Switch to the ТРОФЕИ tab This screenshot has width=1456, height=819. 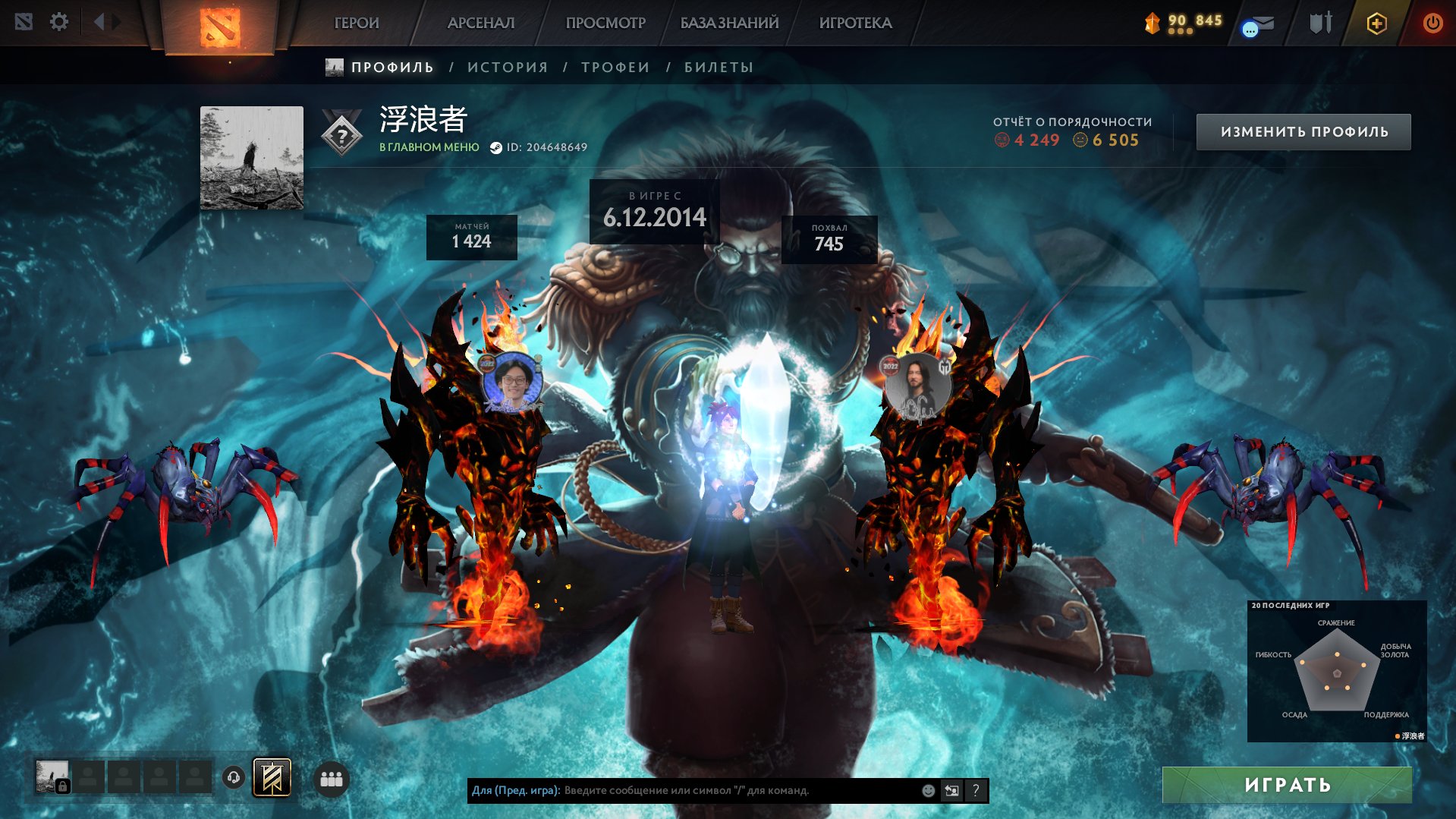tap(615, 67)
